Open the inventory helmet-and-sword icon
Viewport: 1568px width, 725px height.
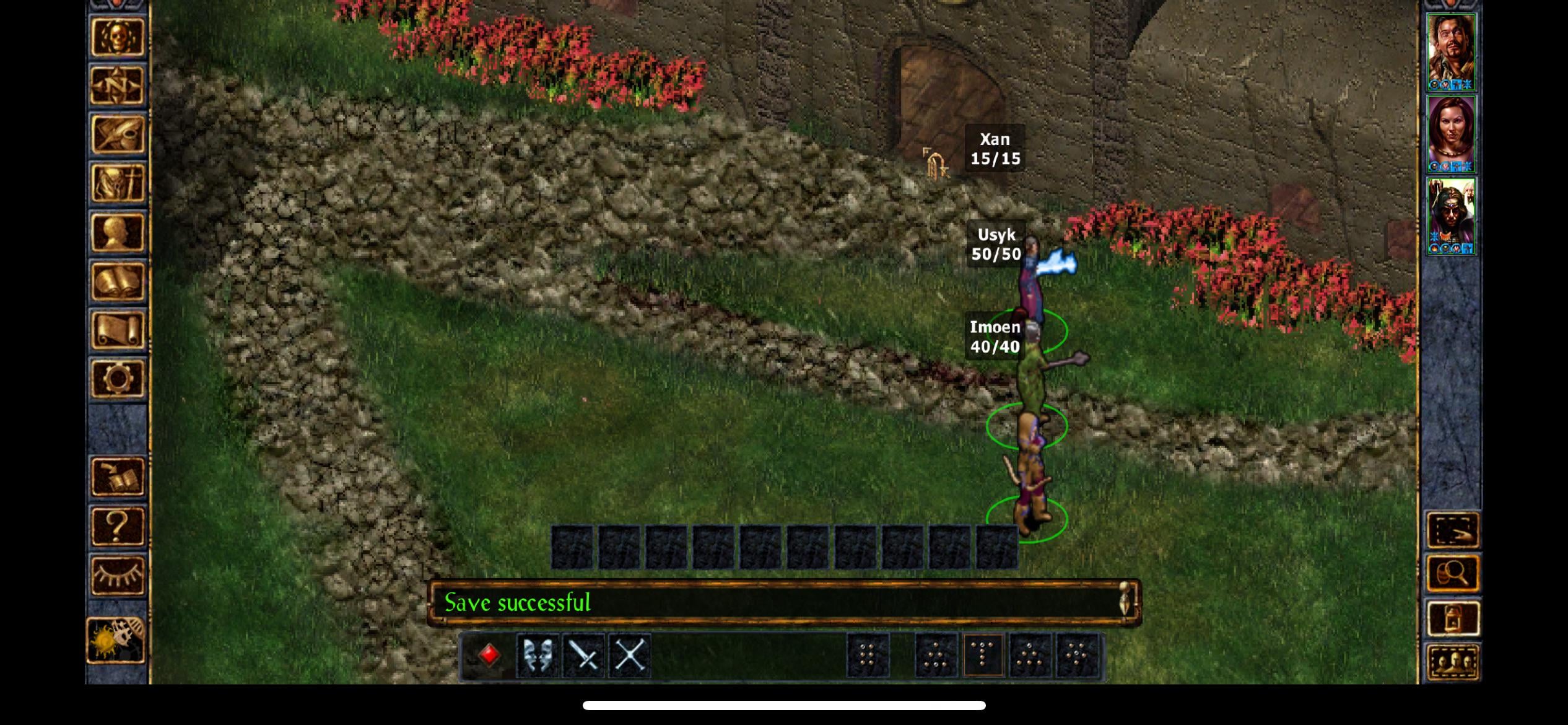[x=117, y=183]
